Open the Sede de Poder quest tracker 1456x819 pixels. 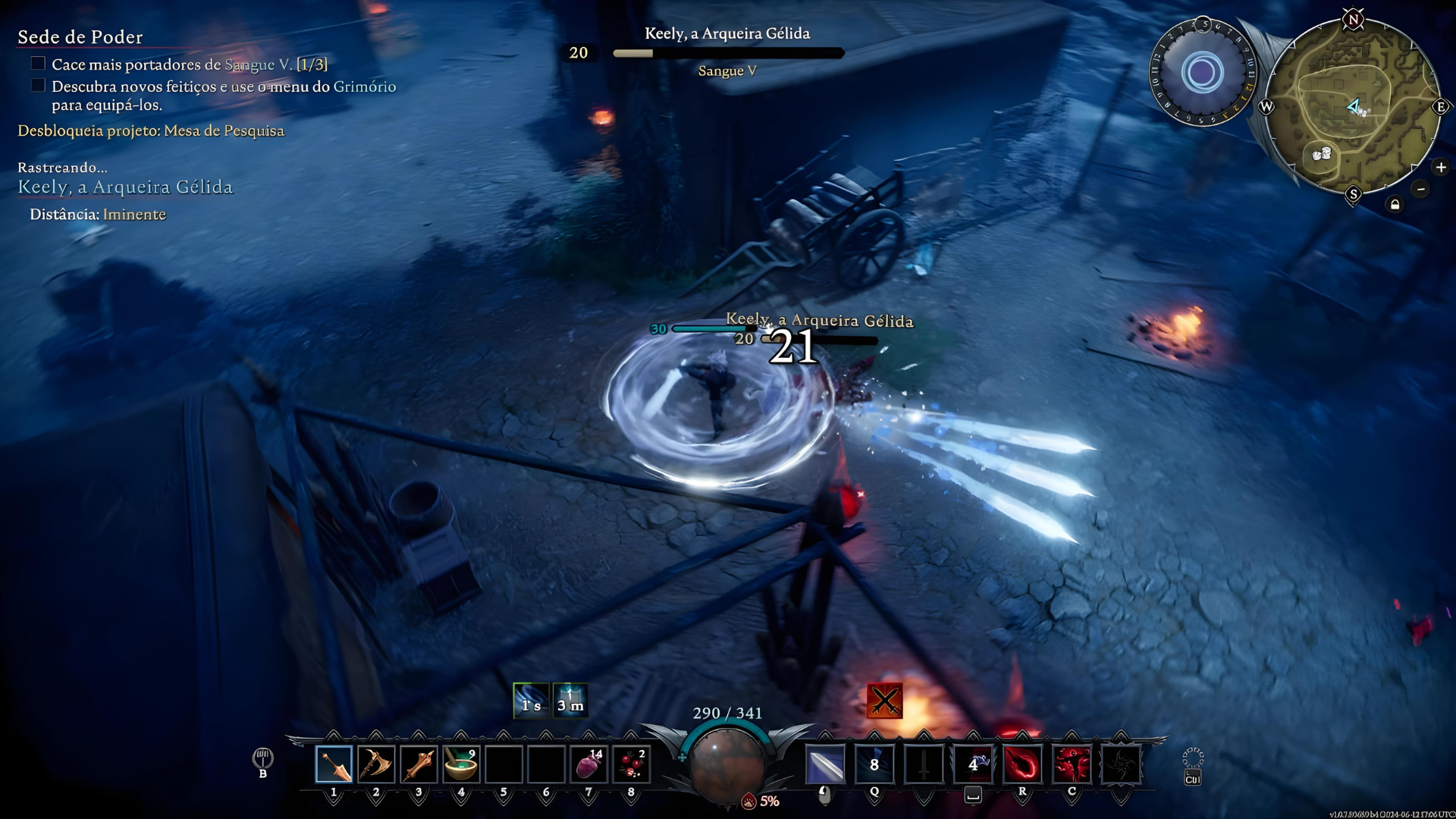pyautogui.click(x=80, y=37)
